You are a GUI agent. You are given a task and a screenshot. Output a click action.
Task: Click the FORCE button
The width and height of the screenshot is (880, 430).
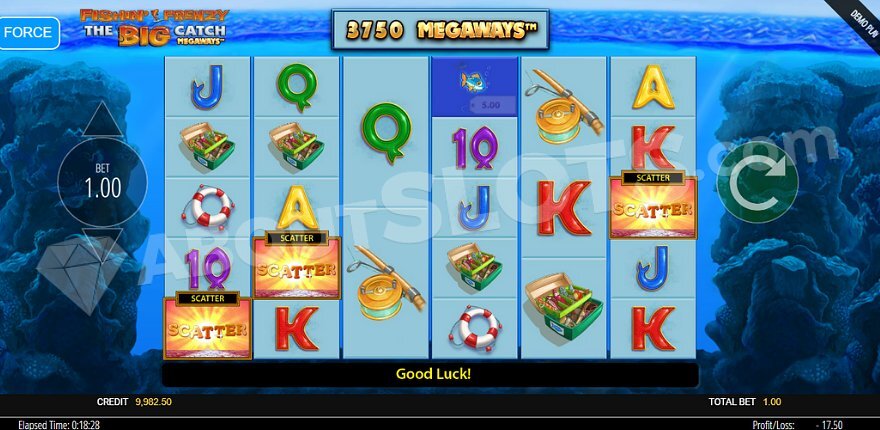coord(28,32)
